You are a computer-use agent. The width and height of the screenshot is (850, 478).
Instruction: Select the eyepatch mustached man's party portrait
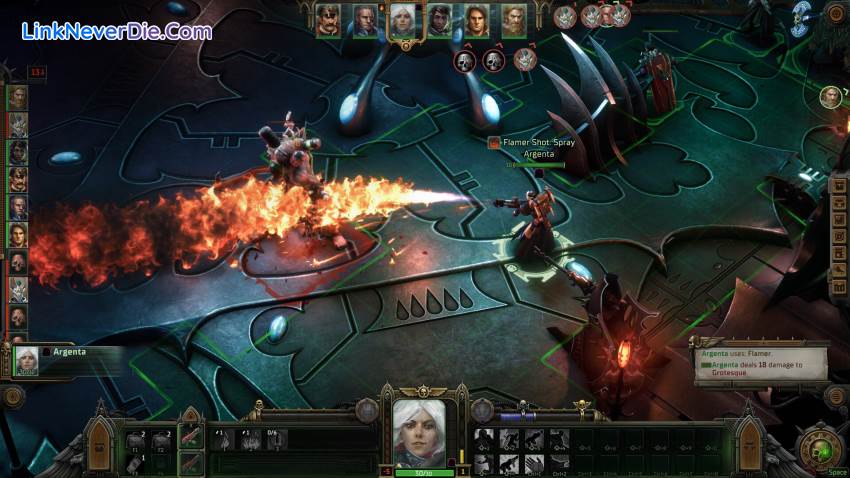[327, 20]
